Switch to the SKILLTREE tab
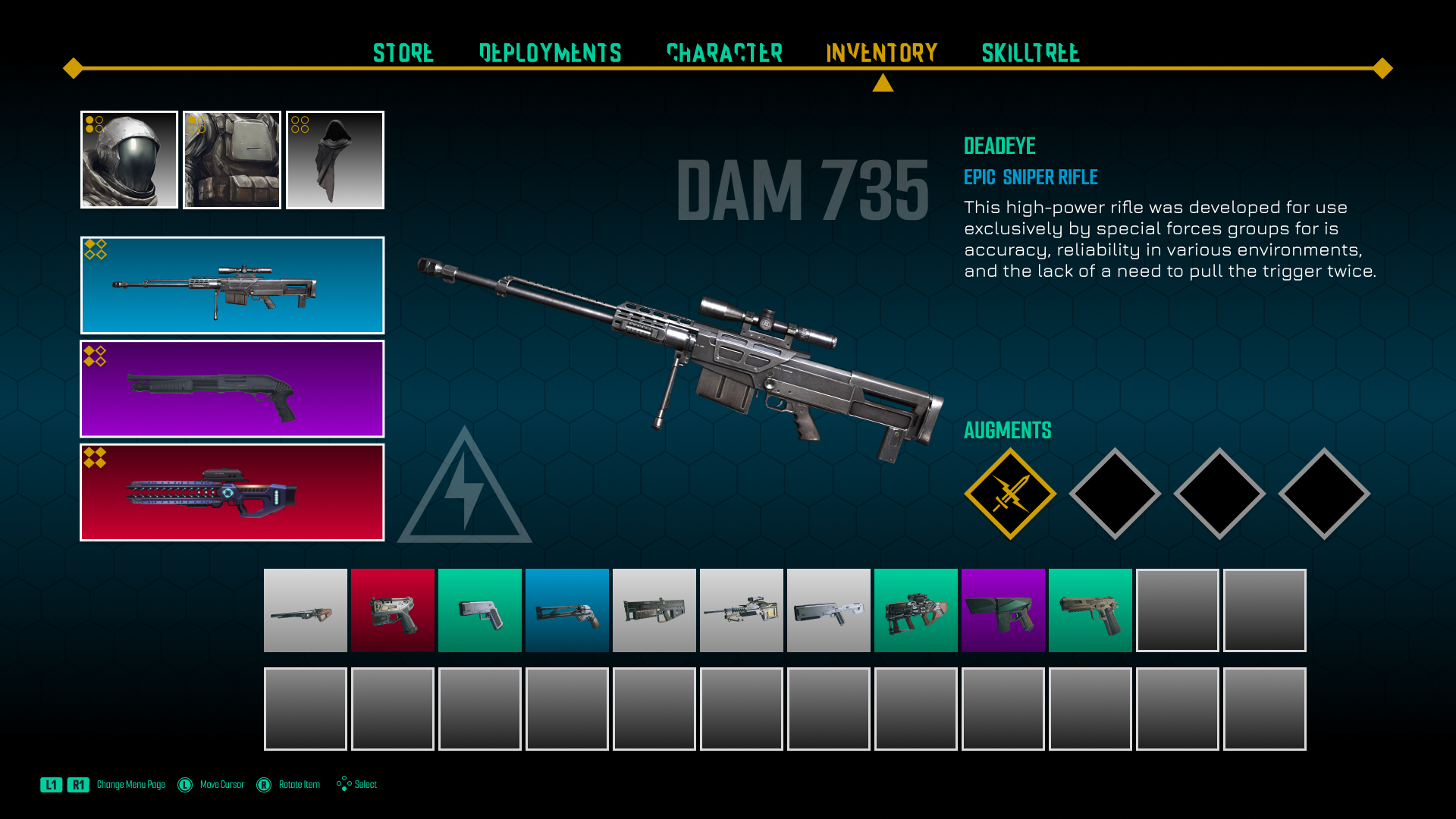 [x=1030, y=53]
